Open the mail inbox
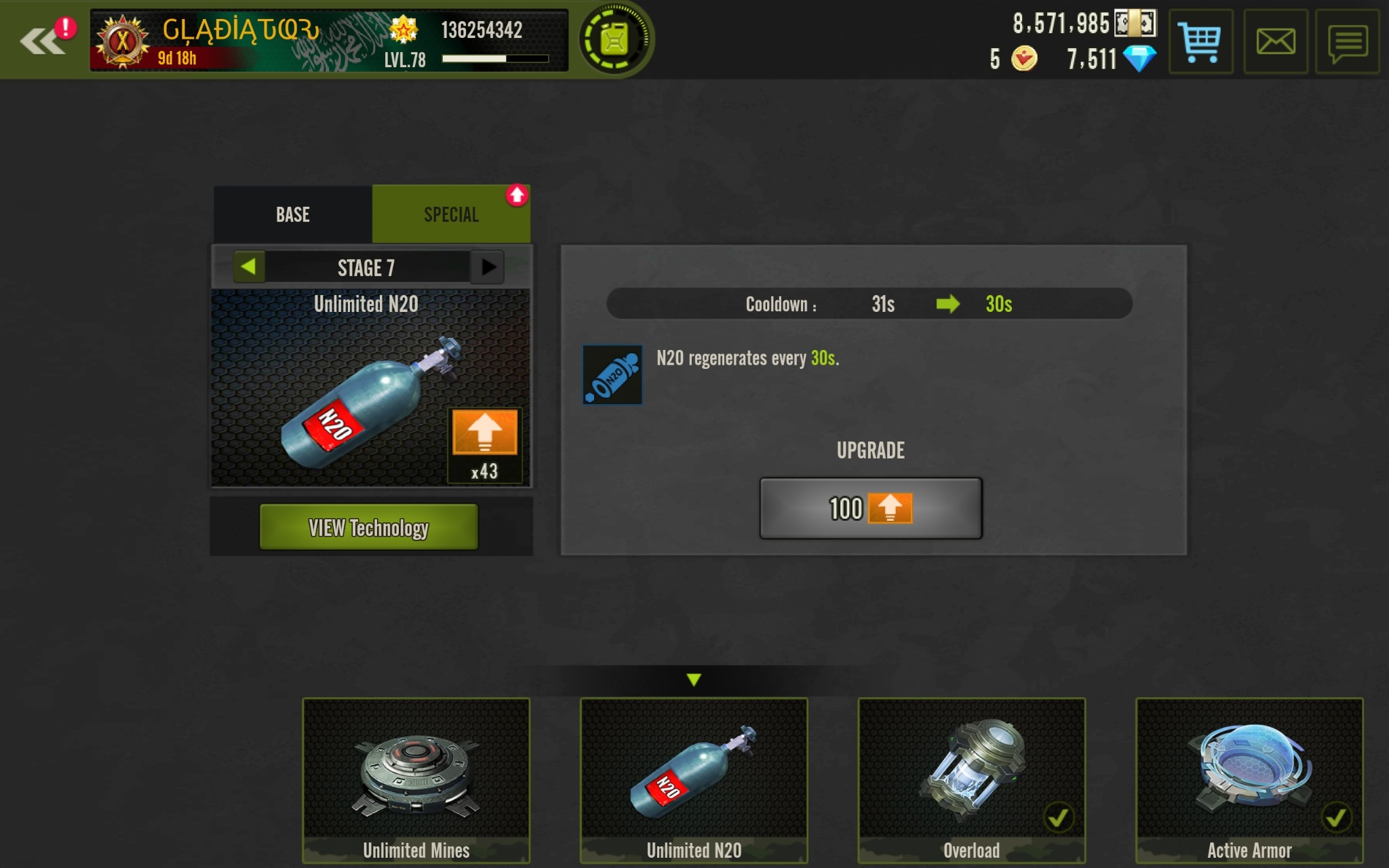The width and height of the screenshot is (1389, 868). click(x=1275, y=42)
